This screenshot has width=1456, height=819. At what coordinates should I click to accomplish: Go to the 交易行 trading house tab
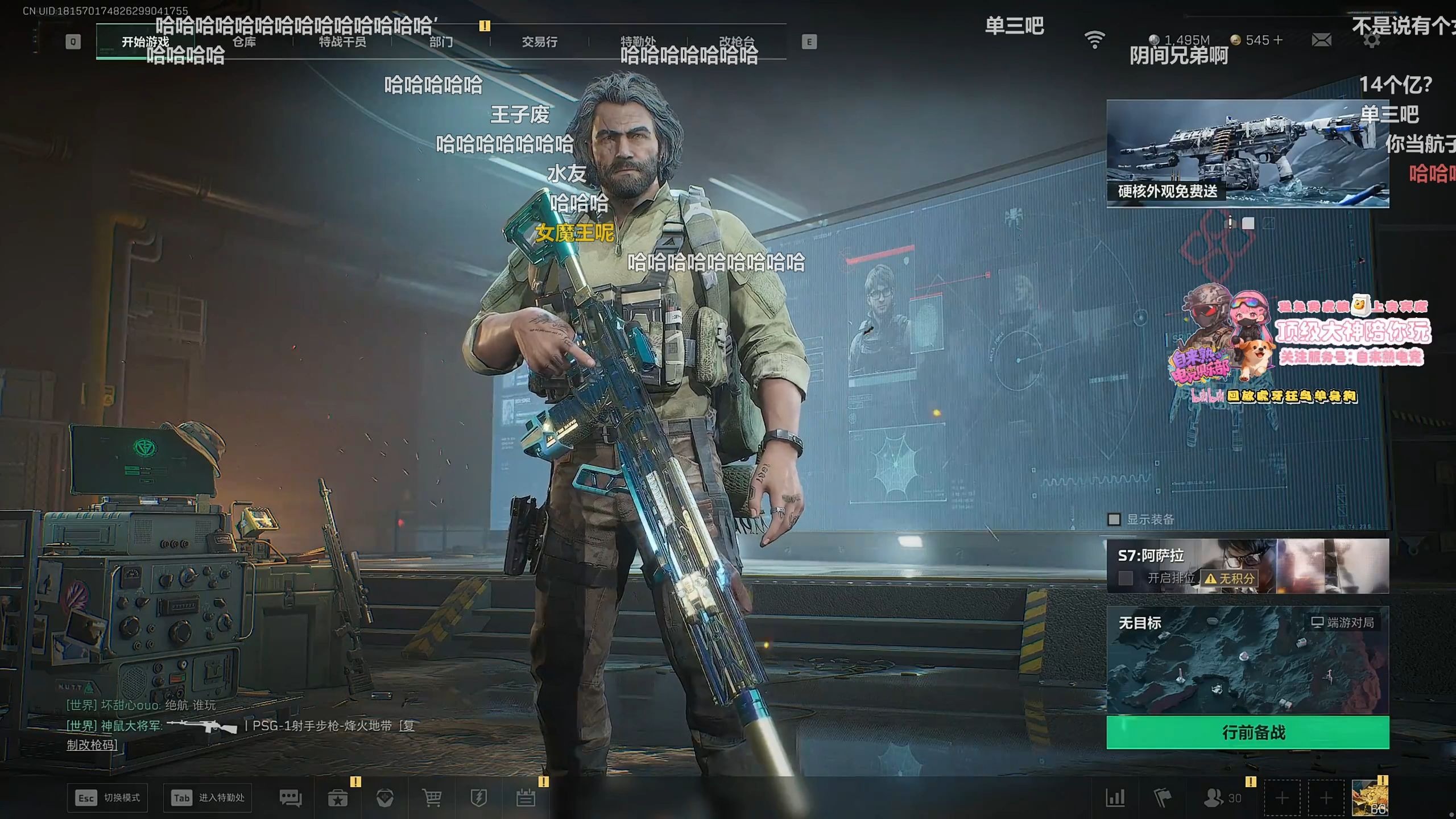click(539, 42)
